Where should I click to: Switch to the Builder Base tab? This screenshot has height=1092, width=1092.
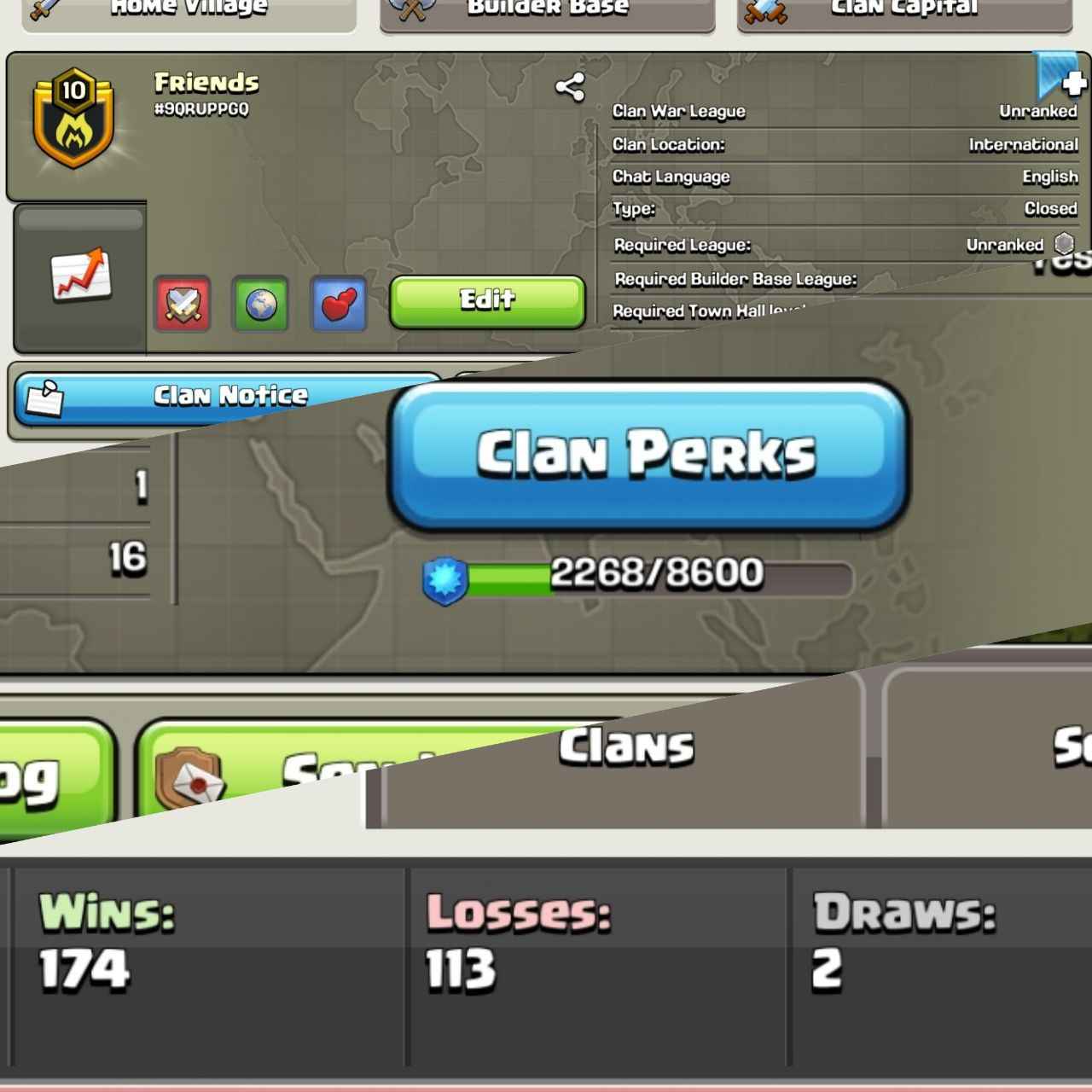coord(546,9)
